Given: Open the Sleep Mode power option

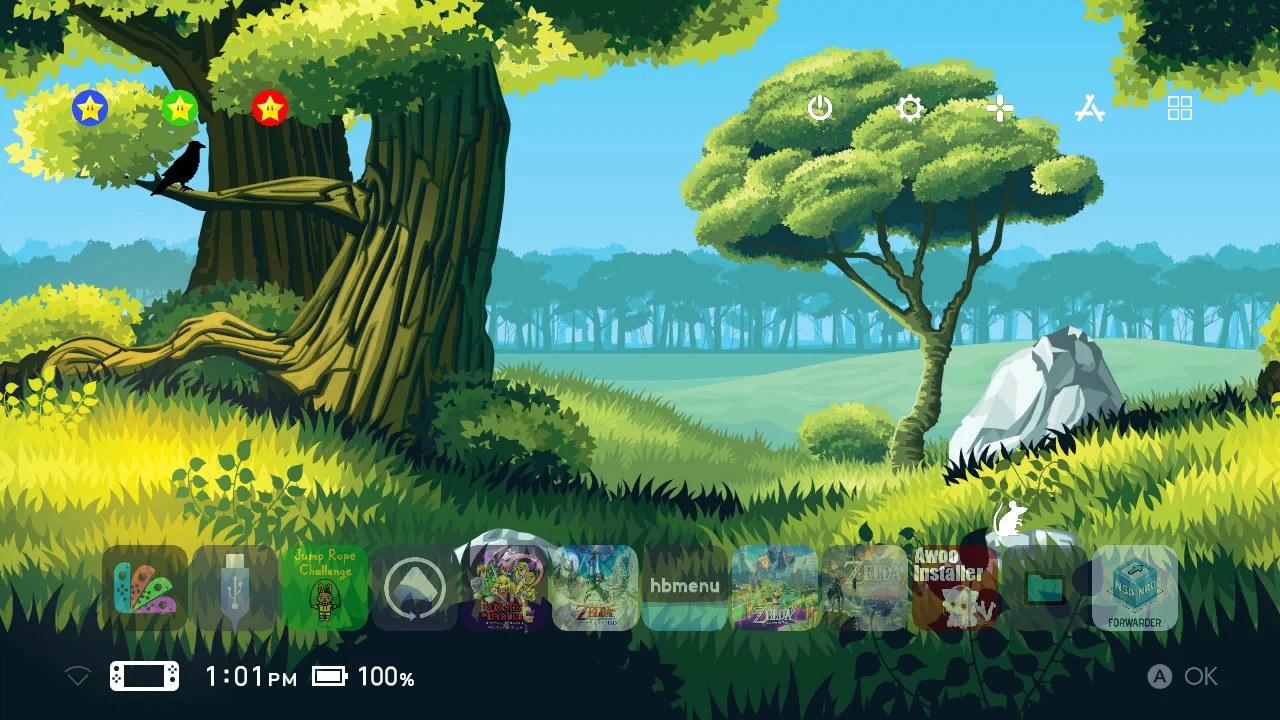Looking at the screenshot, I should click(x=819, y=108).
